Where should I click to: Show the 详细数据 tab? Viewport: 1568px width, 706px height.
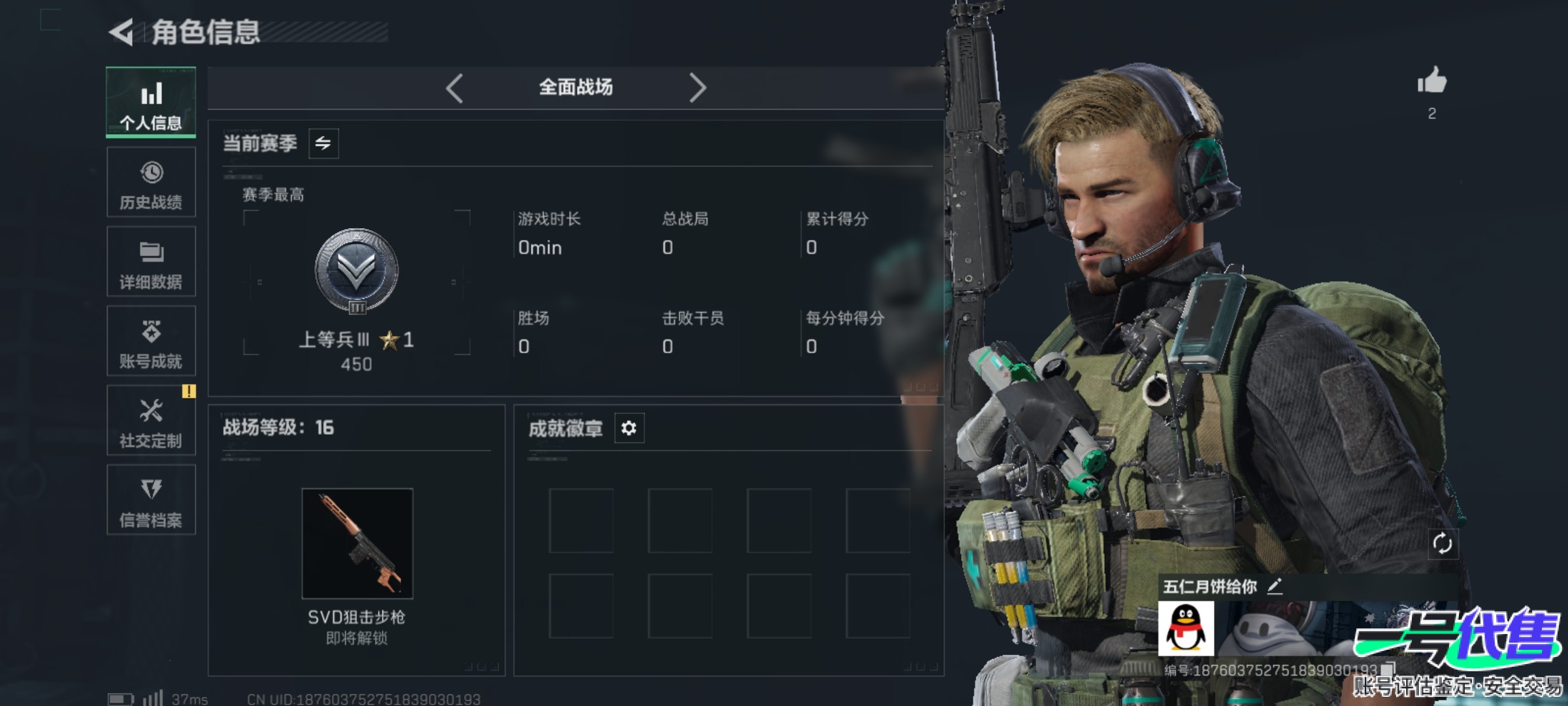(151, 261)
